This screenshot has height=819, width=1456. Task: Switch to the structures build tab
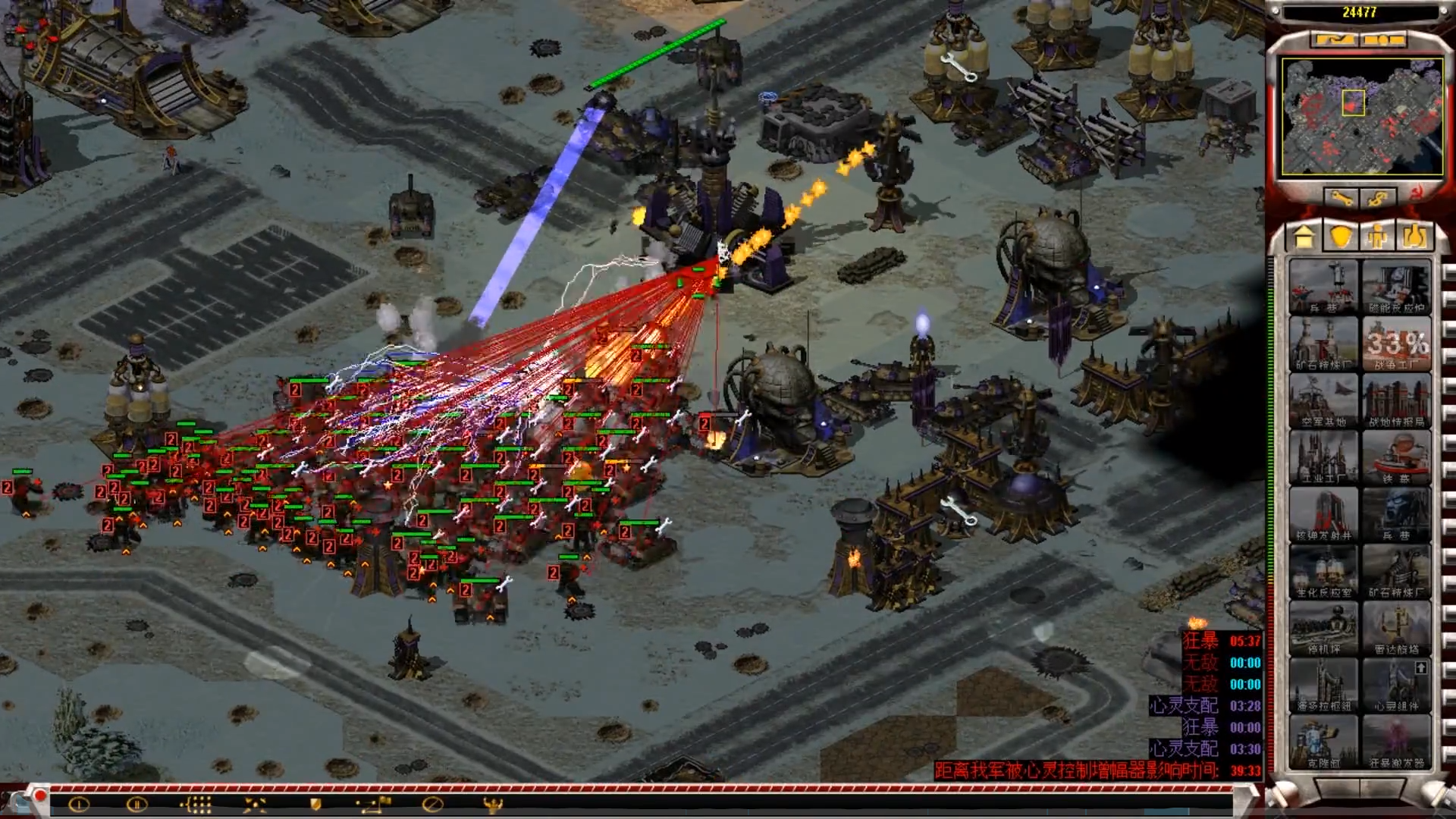click(x=1304, y=237)
